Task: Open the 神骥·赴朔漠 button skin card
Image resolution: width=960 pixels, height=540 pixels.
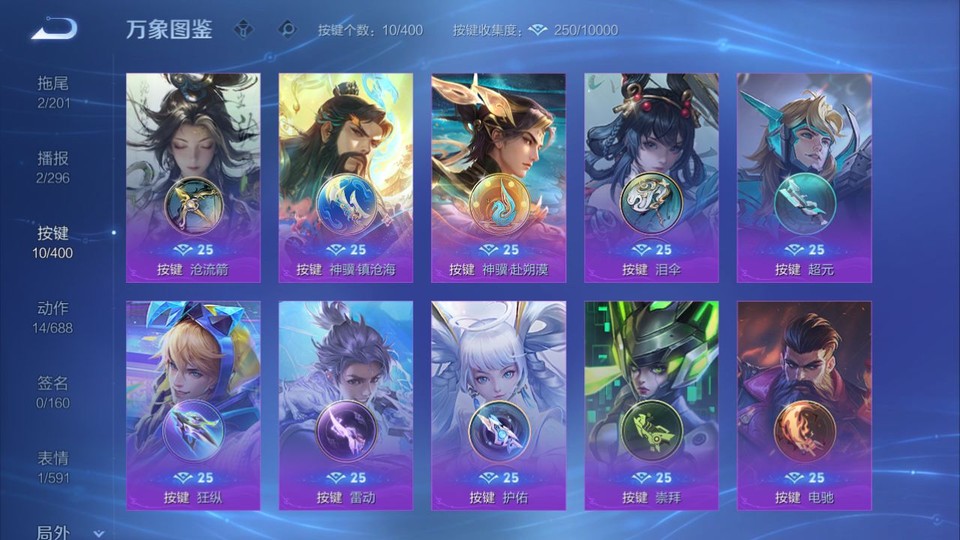Action: click(x=498, y=178)
